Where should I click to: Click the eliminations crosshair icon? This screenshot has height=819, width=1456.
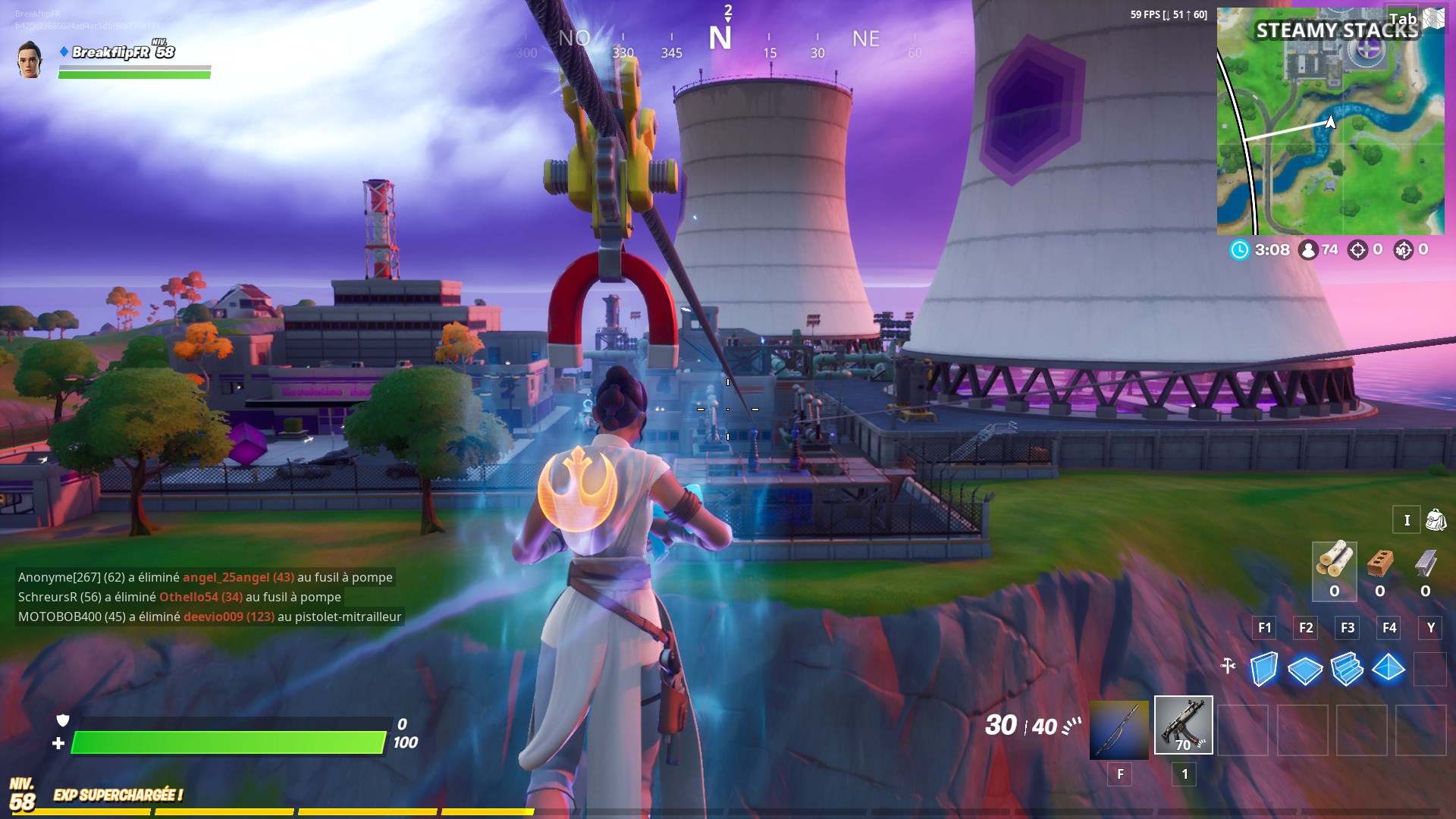coord(1357,250)
